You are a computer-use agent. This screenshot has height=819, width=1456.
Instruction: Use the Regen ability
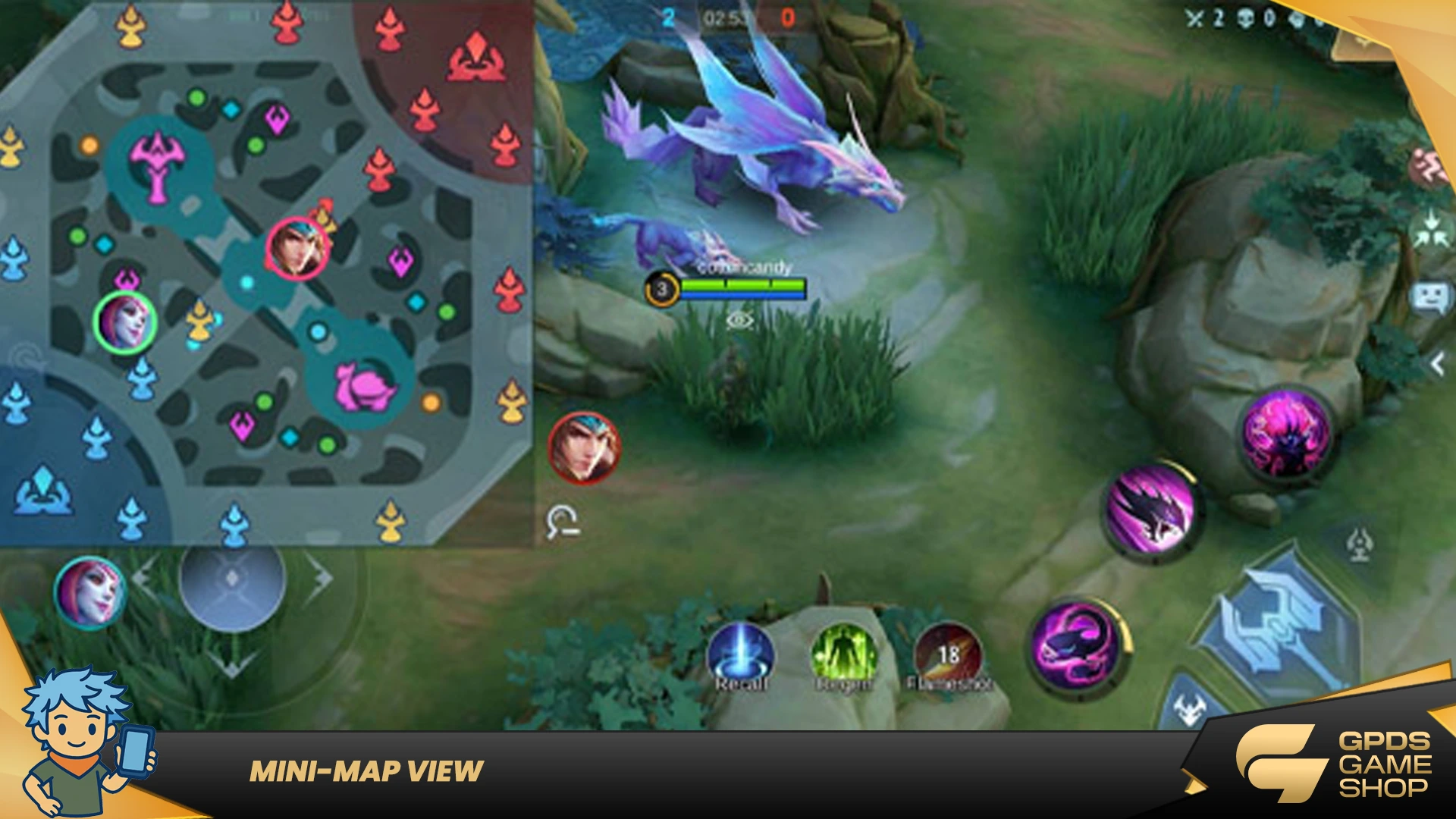tap(843, 657)
